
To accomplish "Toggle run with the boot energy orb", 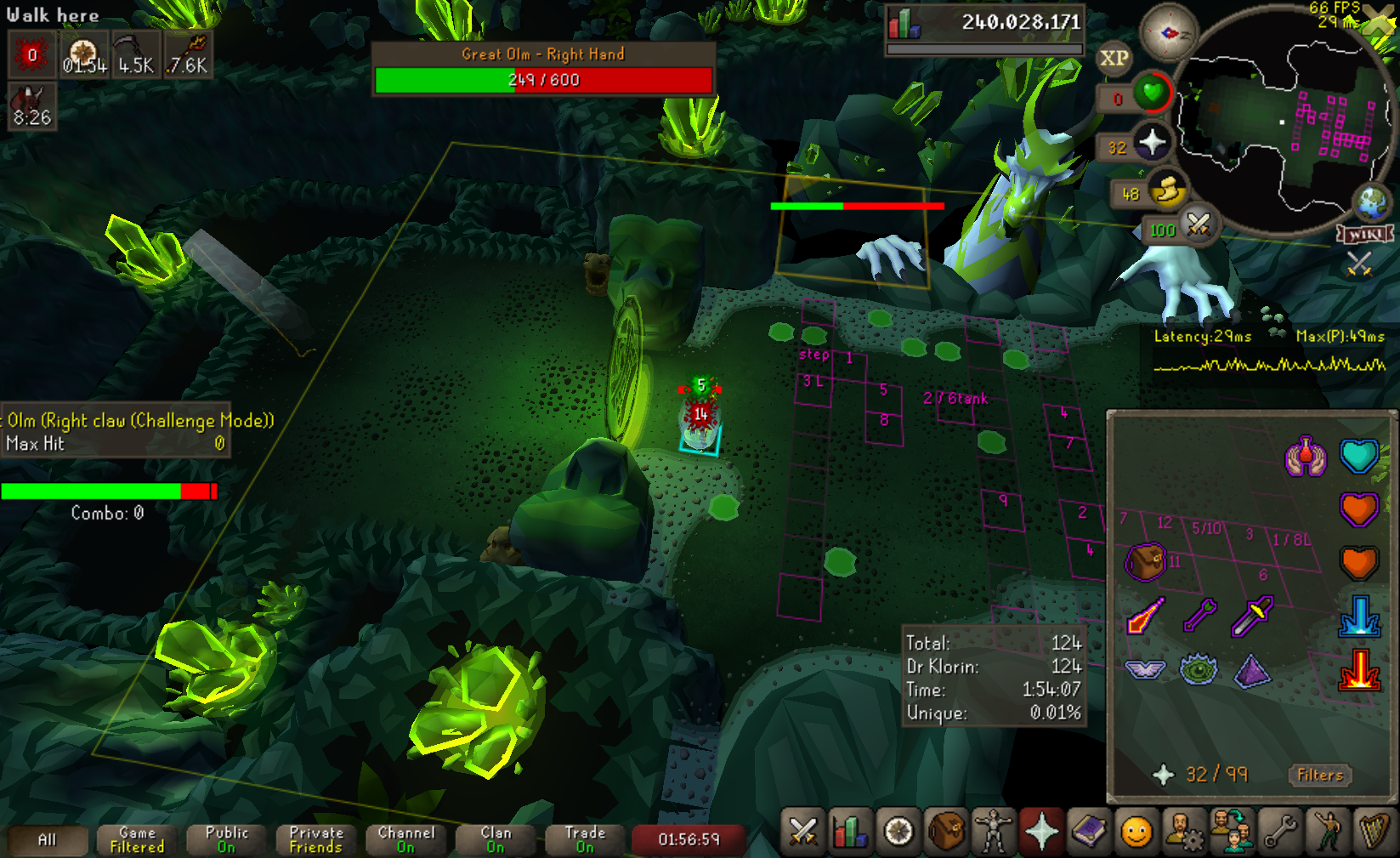I will tap(1167, 192).
